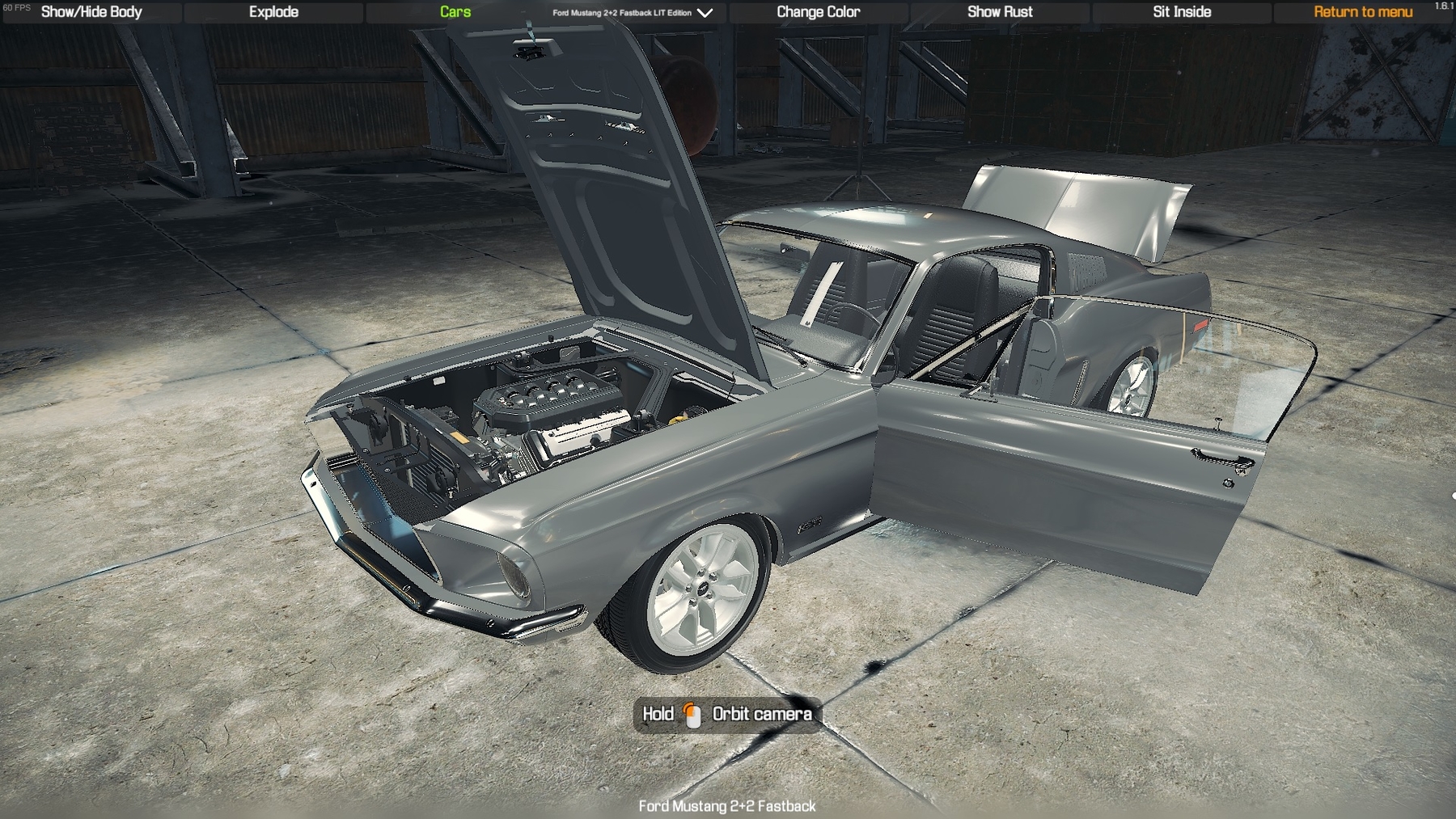The height and width of the screenshot is (819, 1456).
Task: Click the Explode button
Action: click(273, 12)
